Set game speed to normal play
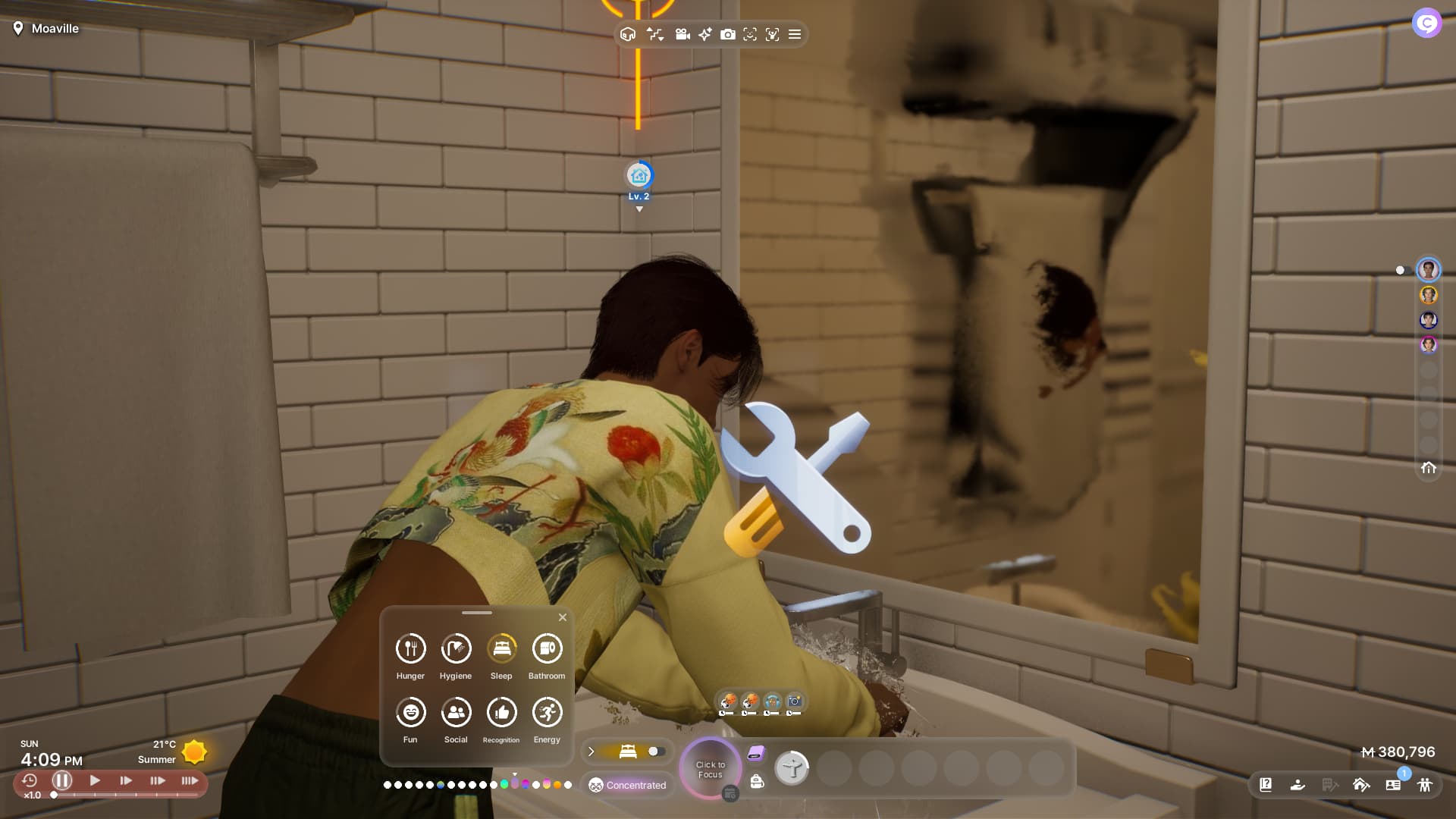The image size is (1456, 819). coord(95,780)
